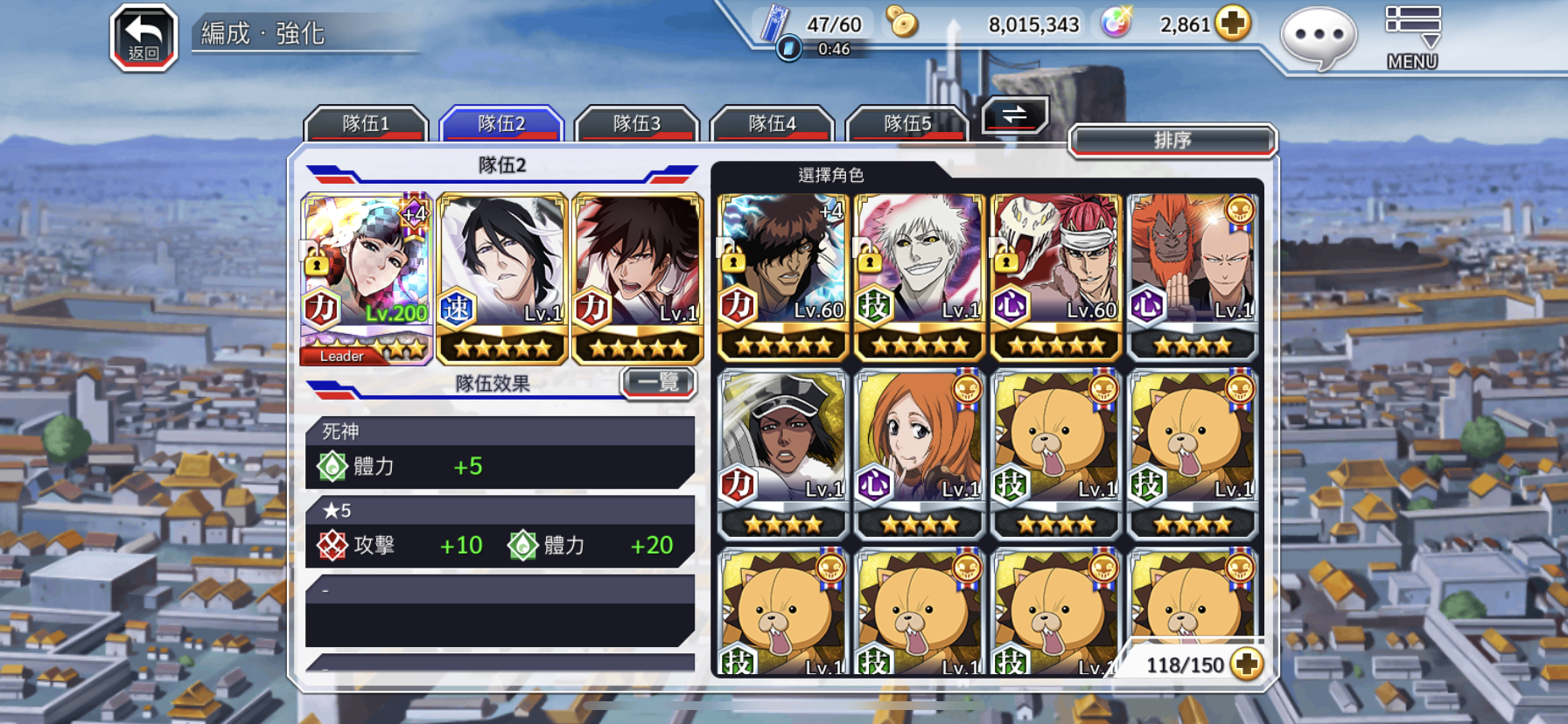Image resolution: width=1568 pixels, height=724 pixels.
Task: Click the swap arrows button
Action: [1015, 115]
